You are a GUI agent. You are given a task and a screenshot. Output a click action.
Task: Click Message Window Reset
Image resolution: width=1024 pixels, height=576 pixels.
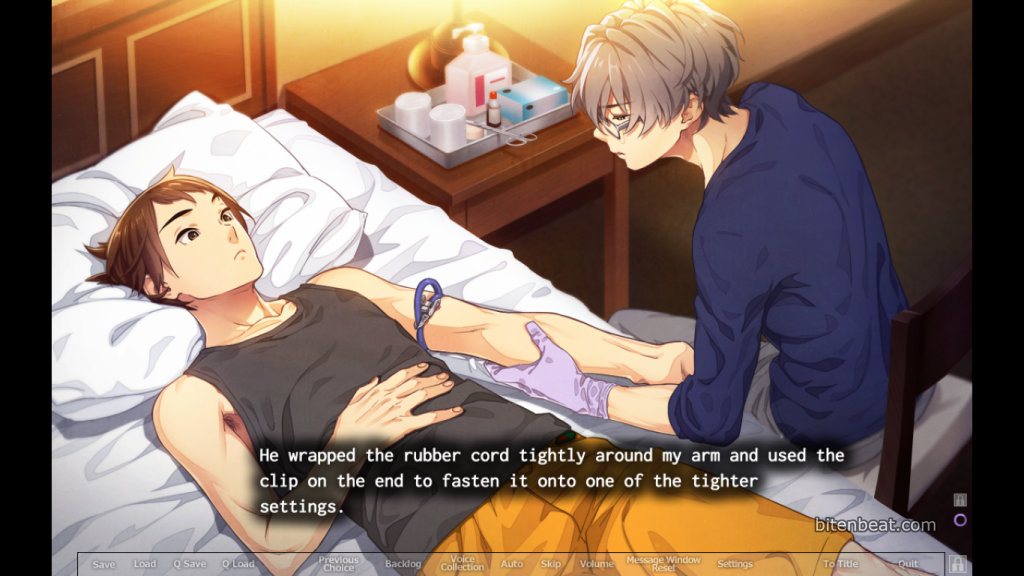[x=663, y=564]
